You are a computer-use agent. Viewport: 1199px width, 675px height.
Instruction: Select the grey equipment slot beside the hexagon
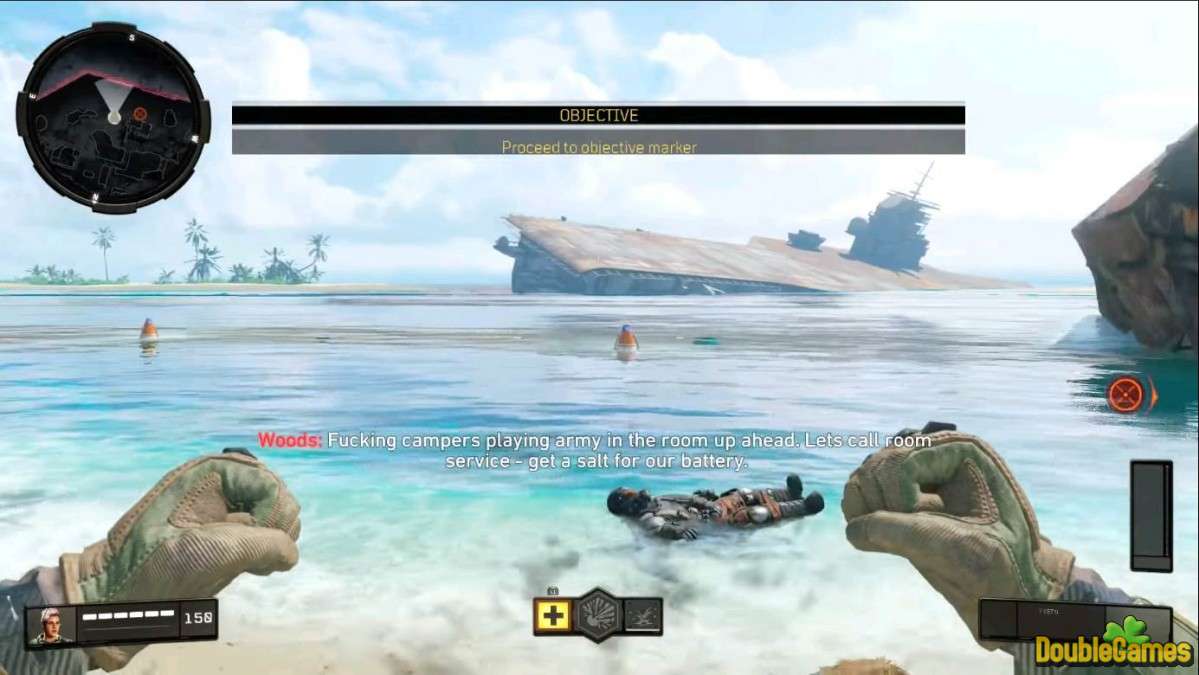tap(643, 615)
